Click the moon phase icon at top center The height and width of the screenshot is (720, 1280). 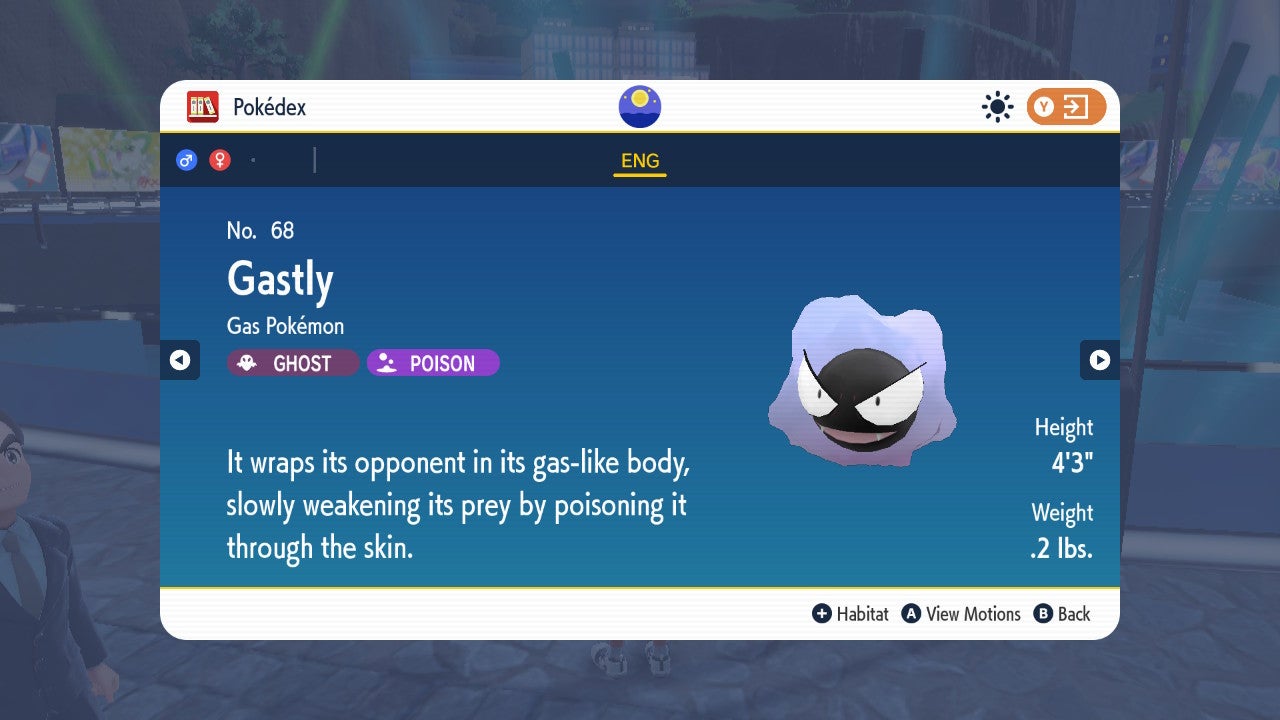pos(639,105)
